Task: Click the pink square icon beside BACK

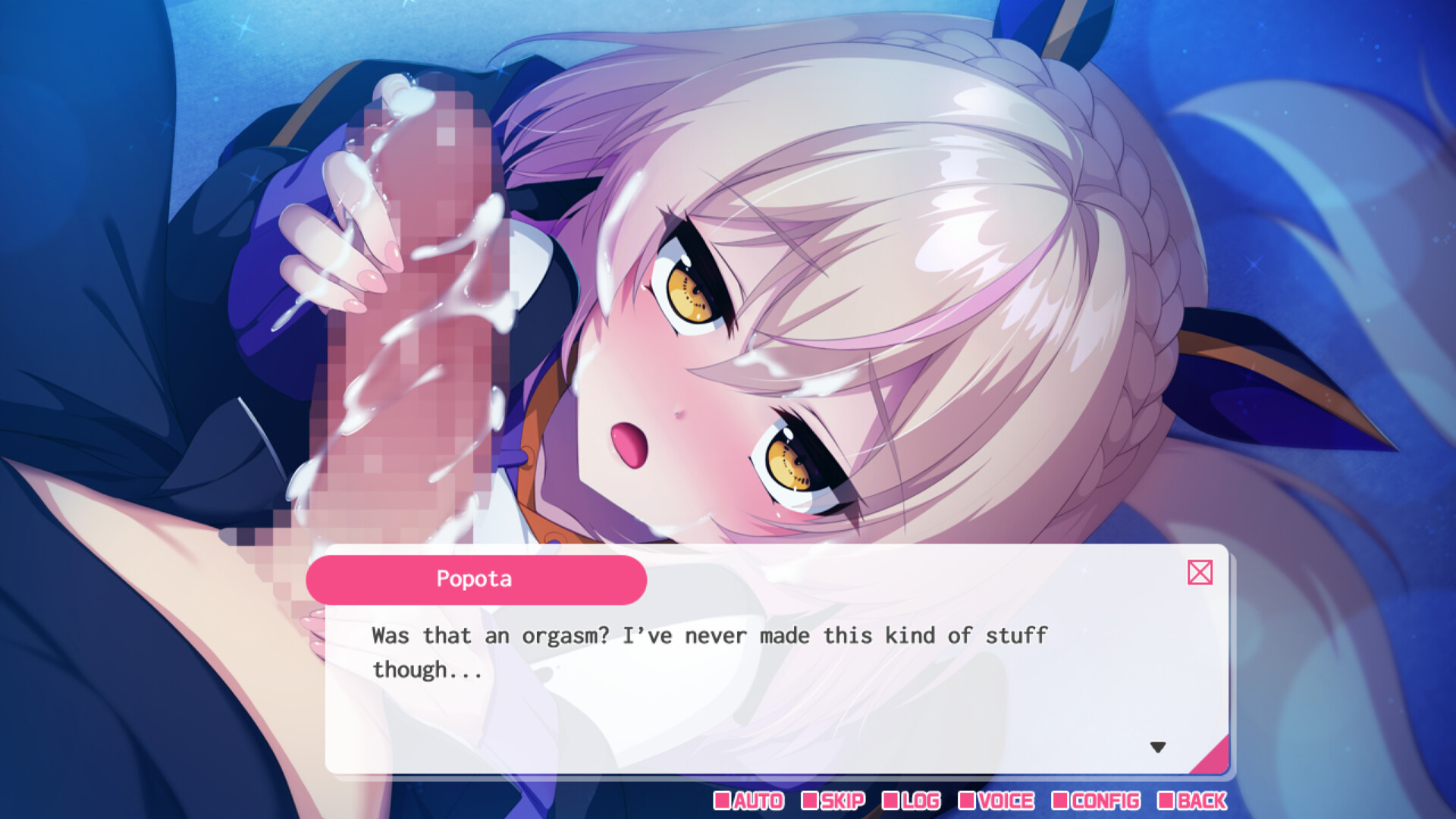Action: (1168, 801)
